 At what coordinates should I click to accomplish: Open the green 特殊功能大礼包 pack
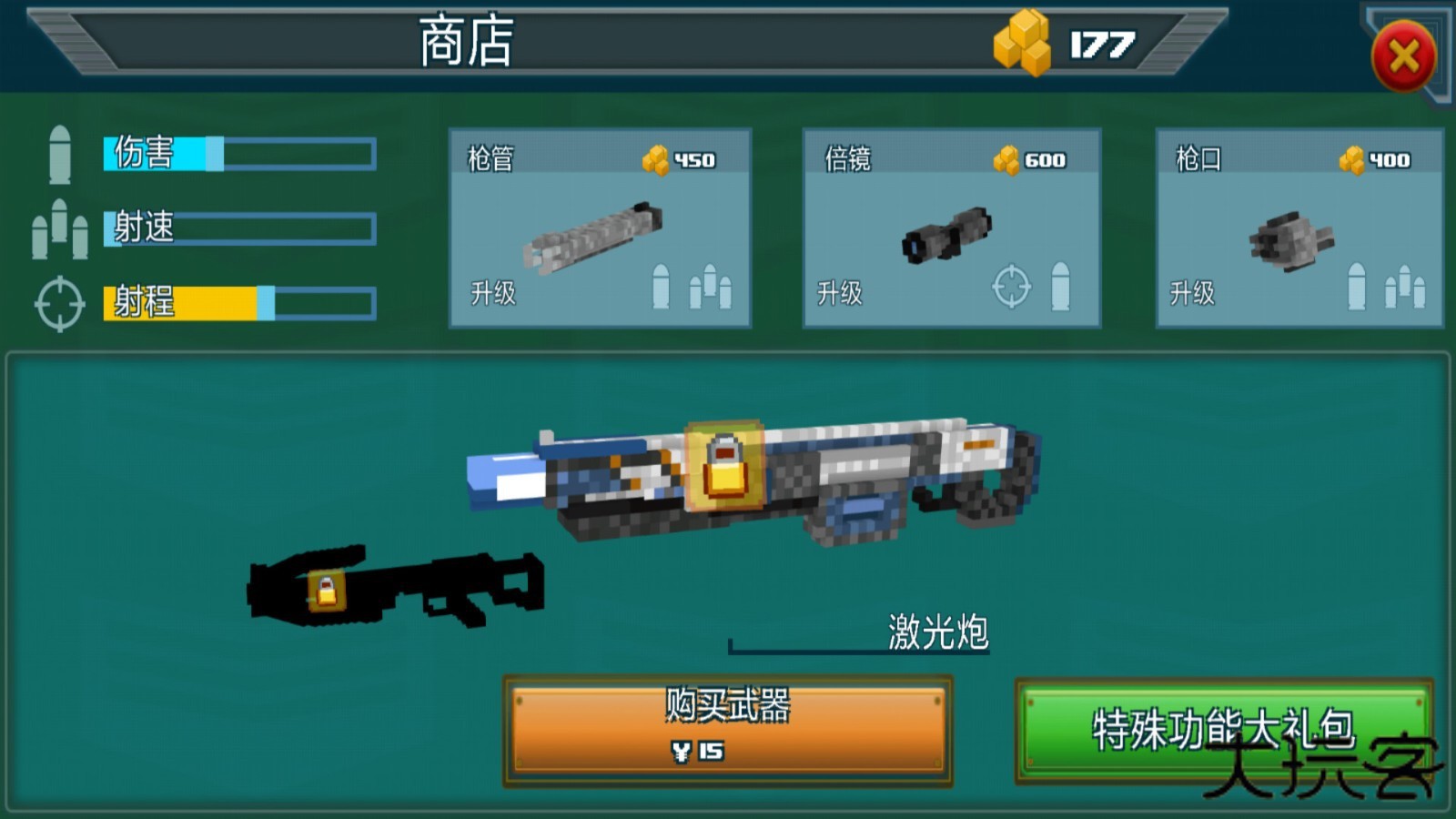(x=1224, y=726)
